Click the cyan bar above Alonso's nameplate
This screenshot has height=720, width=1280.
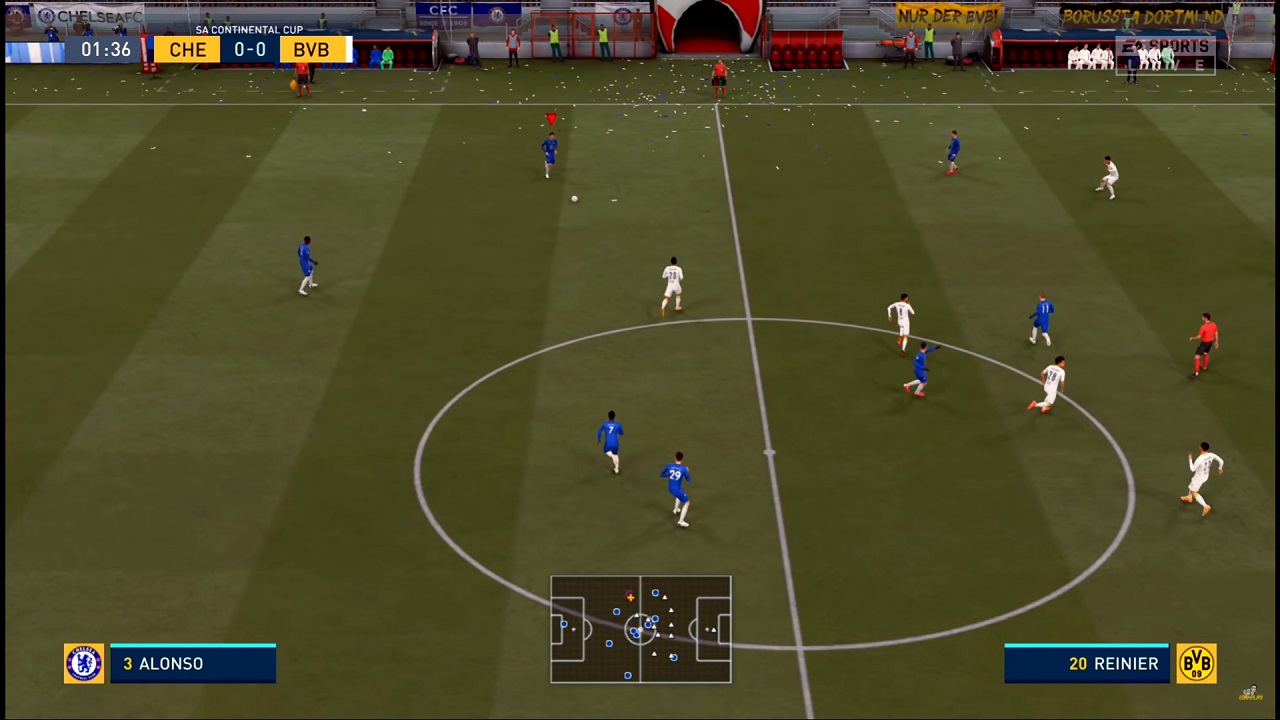click(193, 645)
